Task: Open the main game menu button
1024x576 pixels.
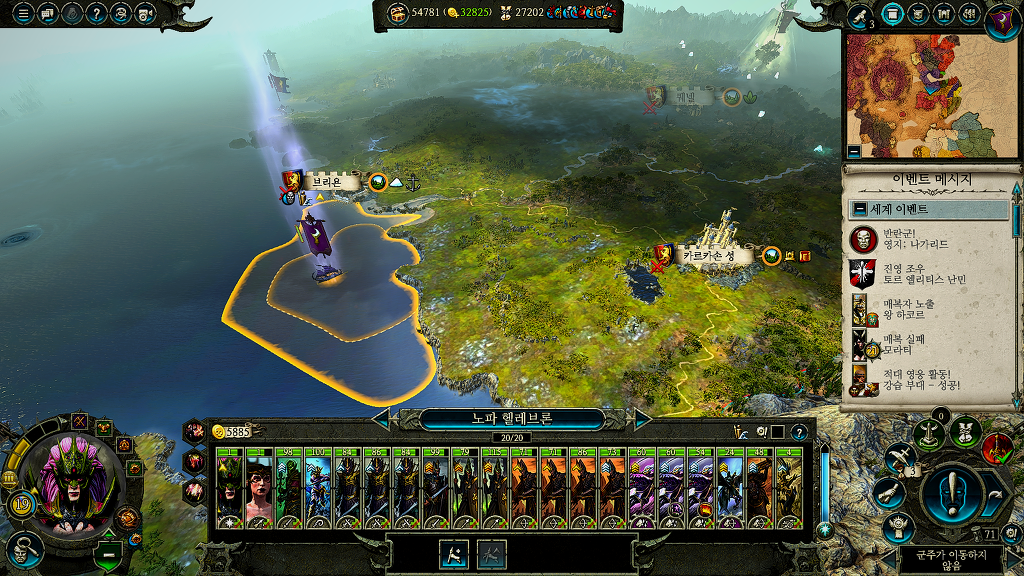Action: pyautogui.click(x=21, y=14)
